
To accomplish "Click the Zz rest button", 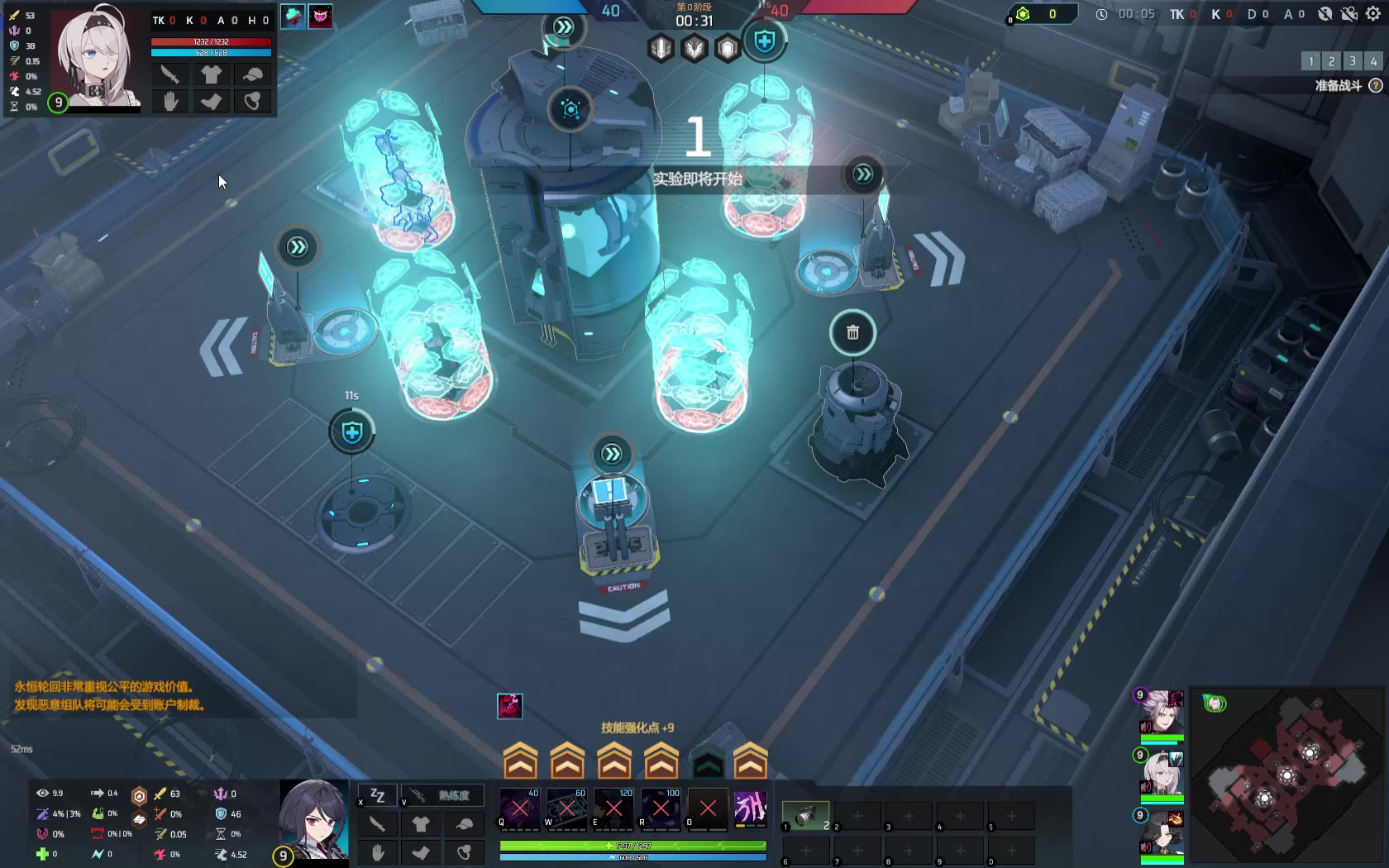I will point(378,795).
